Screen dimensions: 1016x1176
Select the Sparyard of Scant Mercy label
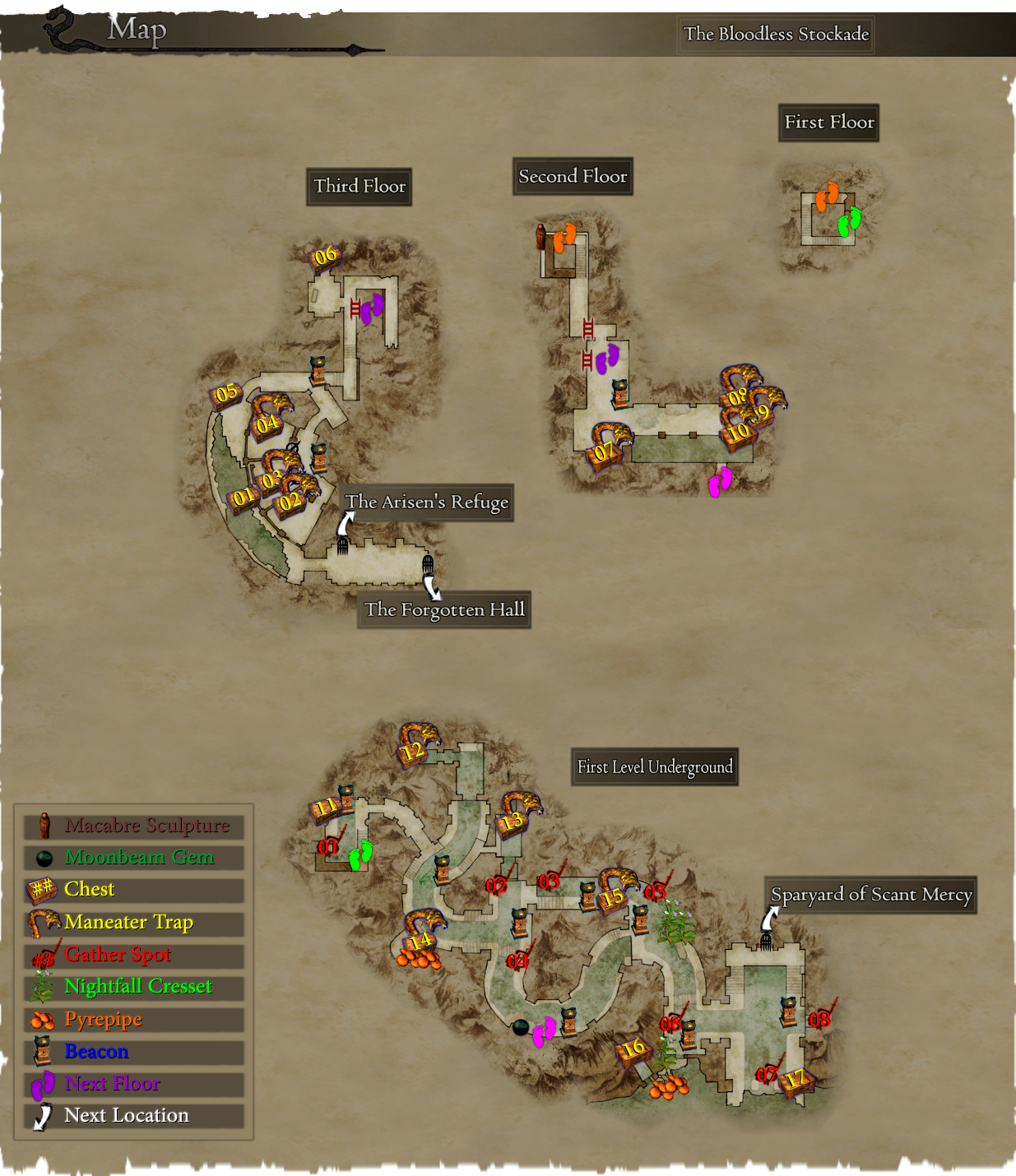(871, 895)
